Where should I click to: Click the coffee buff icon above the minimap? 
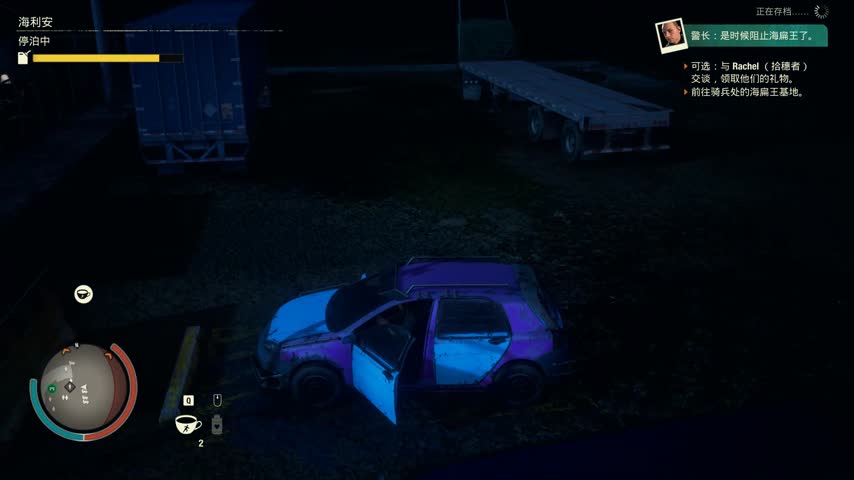(84, 294)
